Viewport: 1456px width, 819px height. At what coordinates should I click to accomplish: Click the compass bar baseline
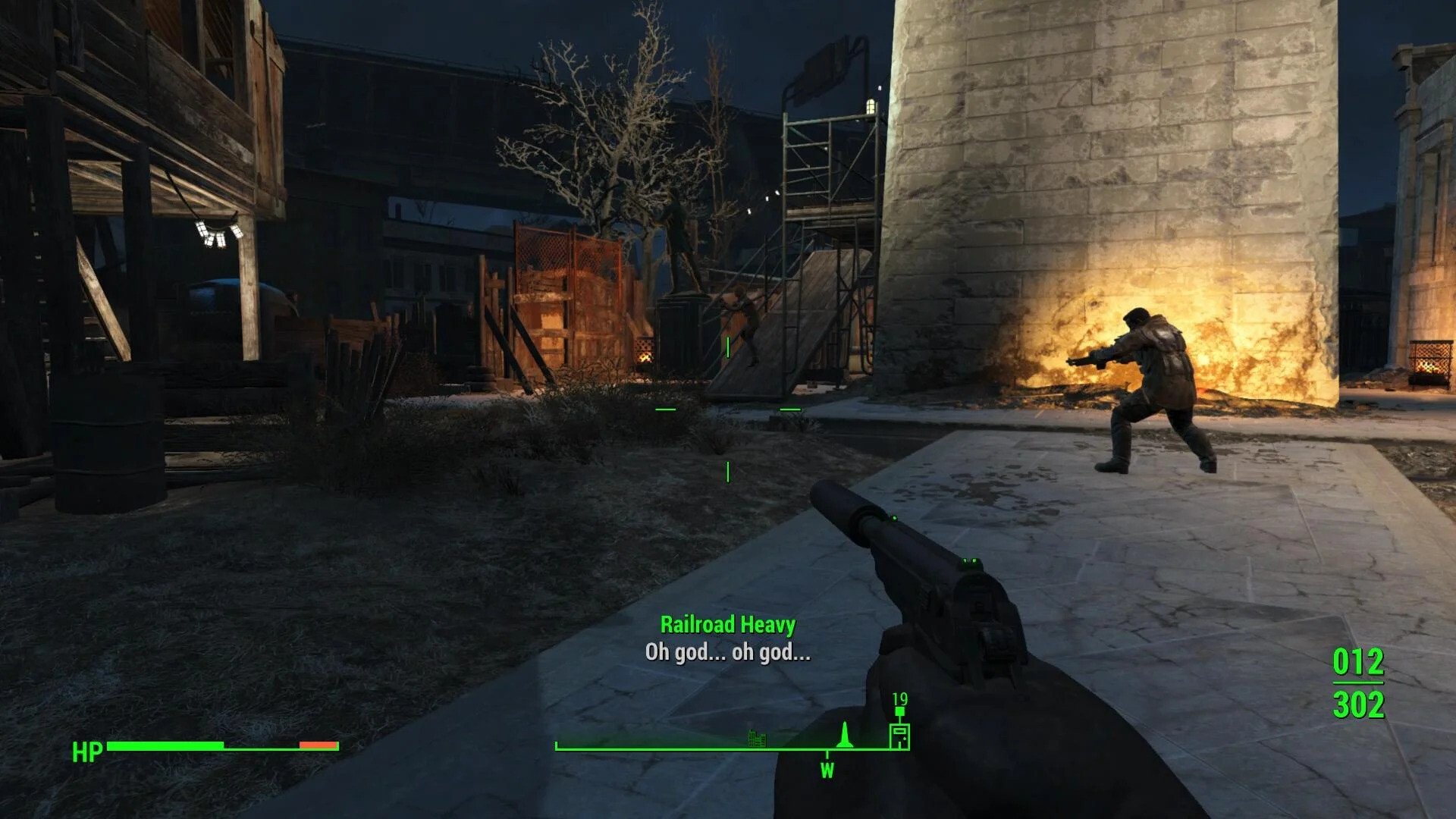coord(682,749)
